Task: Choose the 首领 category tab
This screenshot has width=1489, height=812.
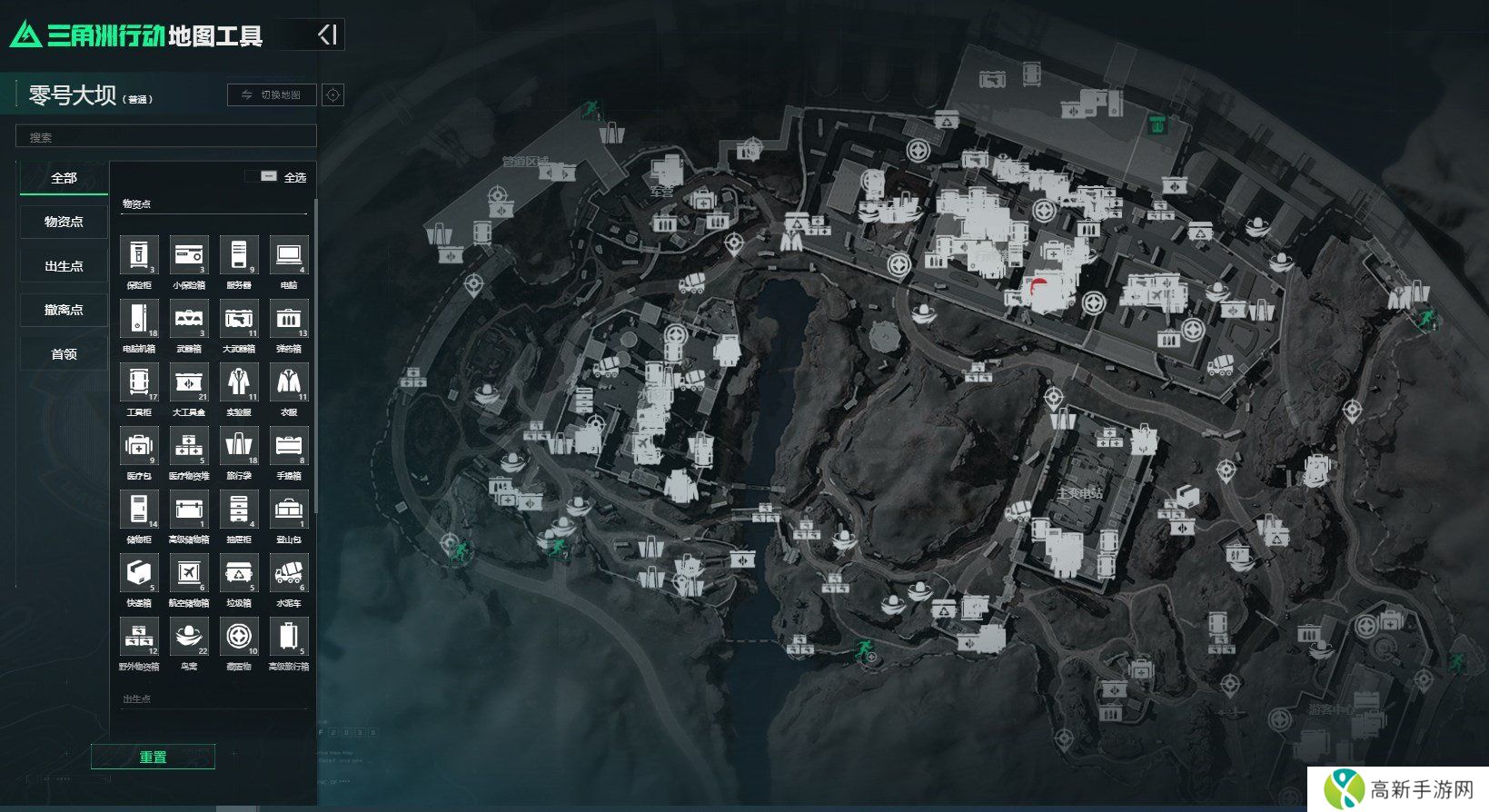Action: click(x=64, y=354)
